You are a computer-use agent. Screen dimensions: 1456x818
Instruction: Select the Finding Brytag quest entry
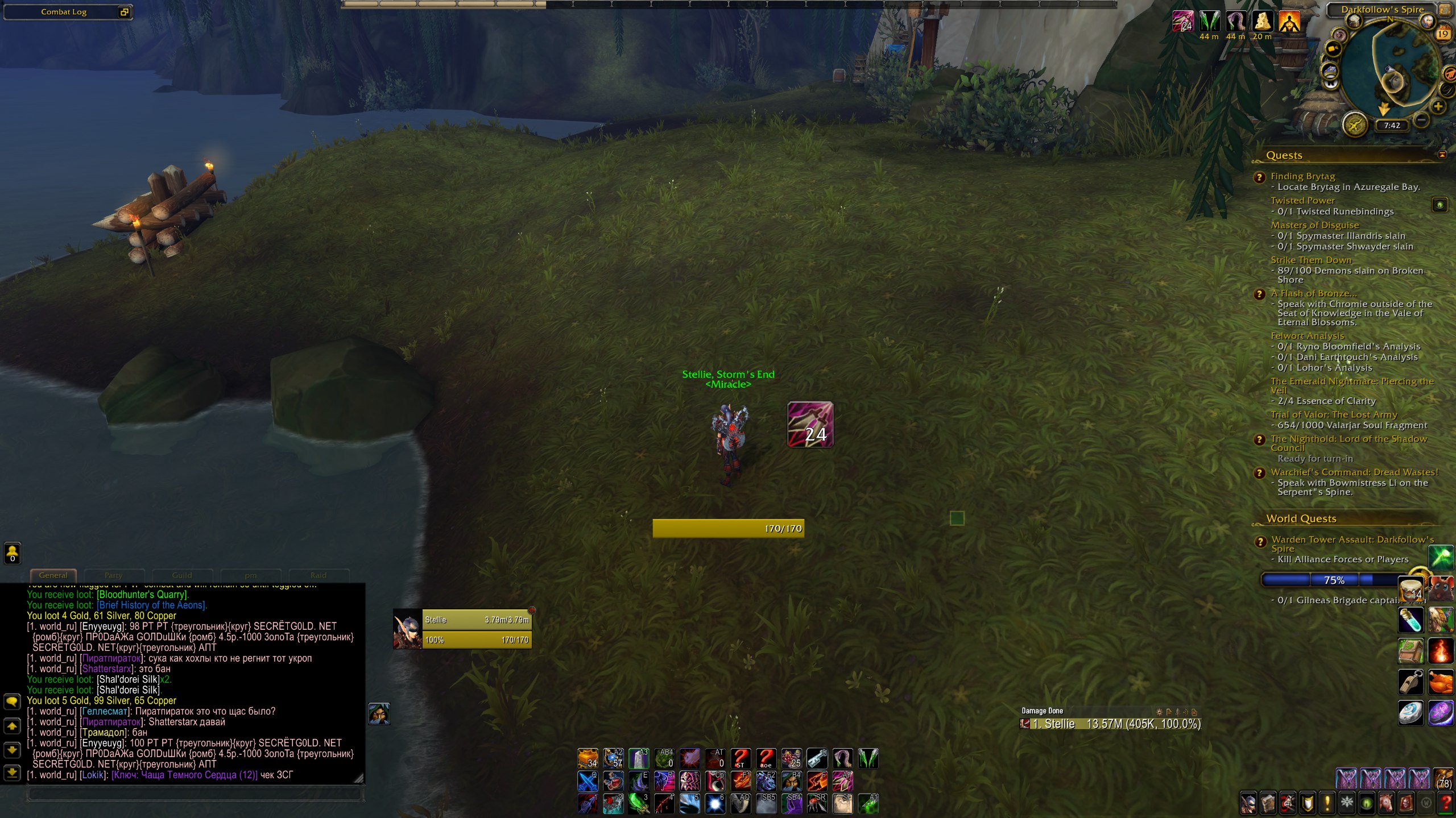click(x=1302, y=176)
